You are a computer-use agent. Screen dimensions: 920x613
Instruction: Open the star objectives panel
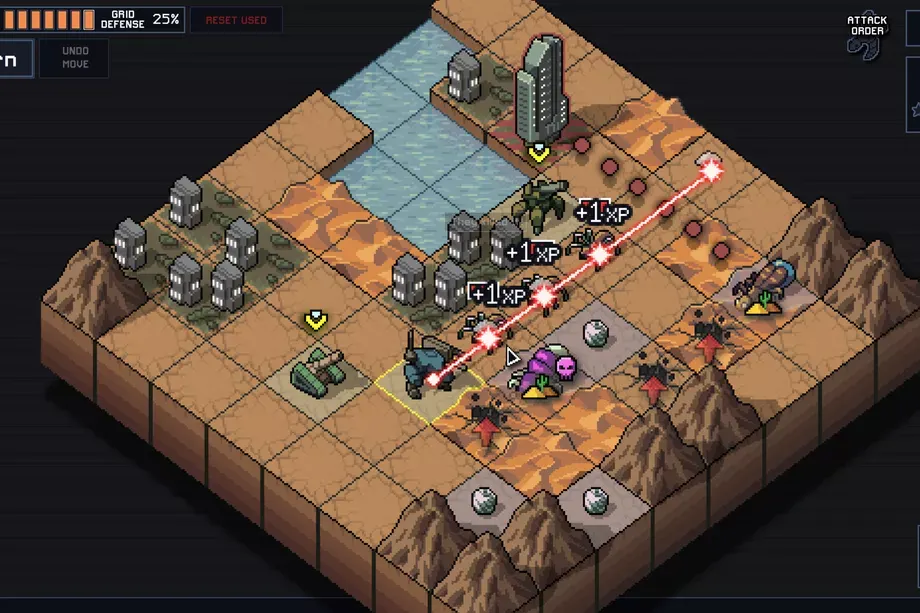[x=914, y=107]
